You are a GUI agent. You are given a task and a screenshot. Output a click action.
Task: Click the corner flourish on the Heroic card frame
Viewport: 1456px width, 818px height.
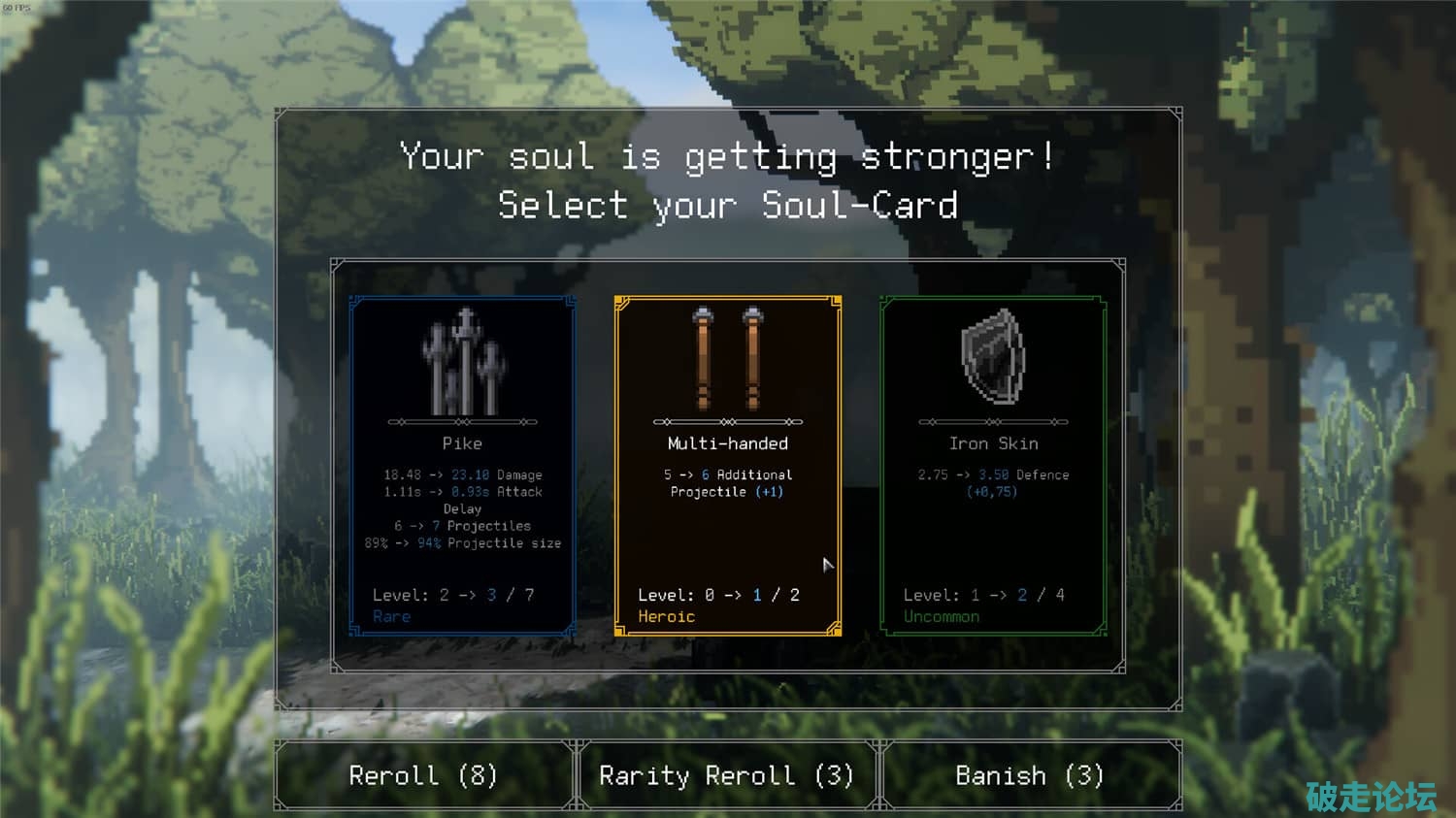coord(622,301)
